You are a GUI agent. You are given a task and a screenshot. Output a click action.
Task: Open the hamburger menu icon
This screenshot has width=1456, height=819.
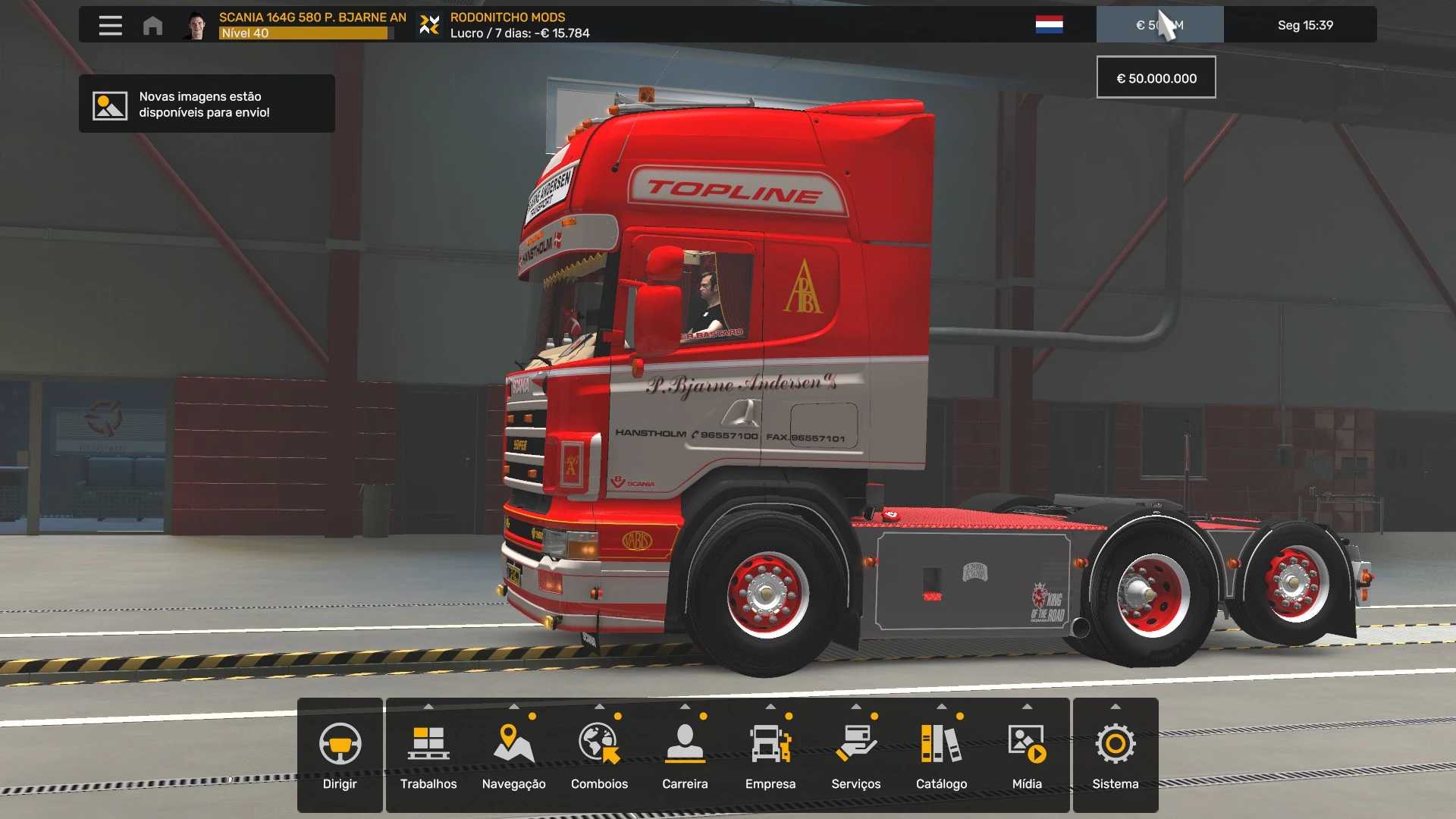click(110, 25)
